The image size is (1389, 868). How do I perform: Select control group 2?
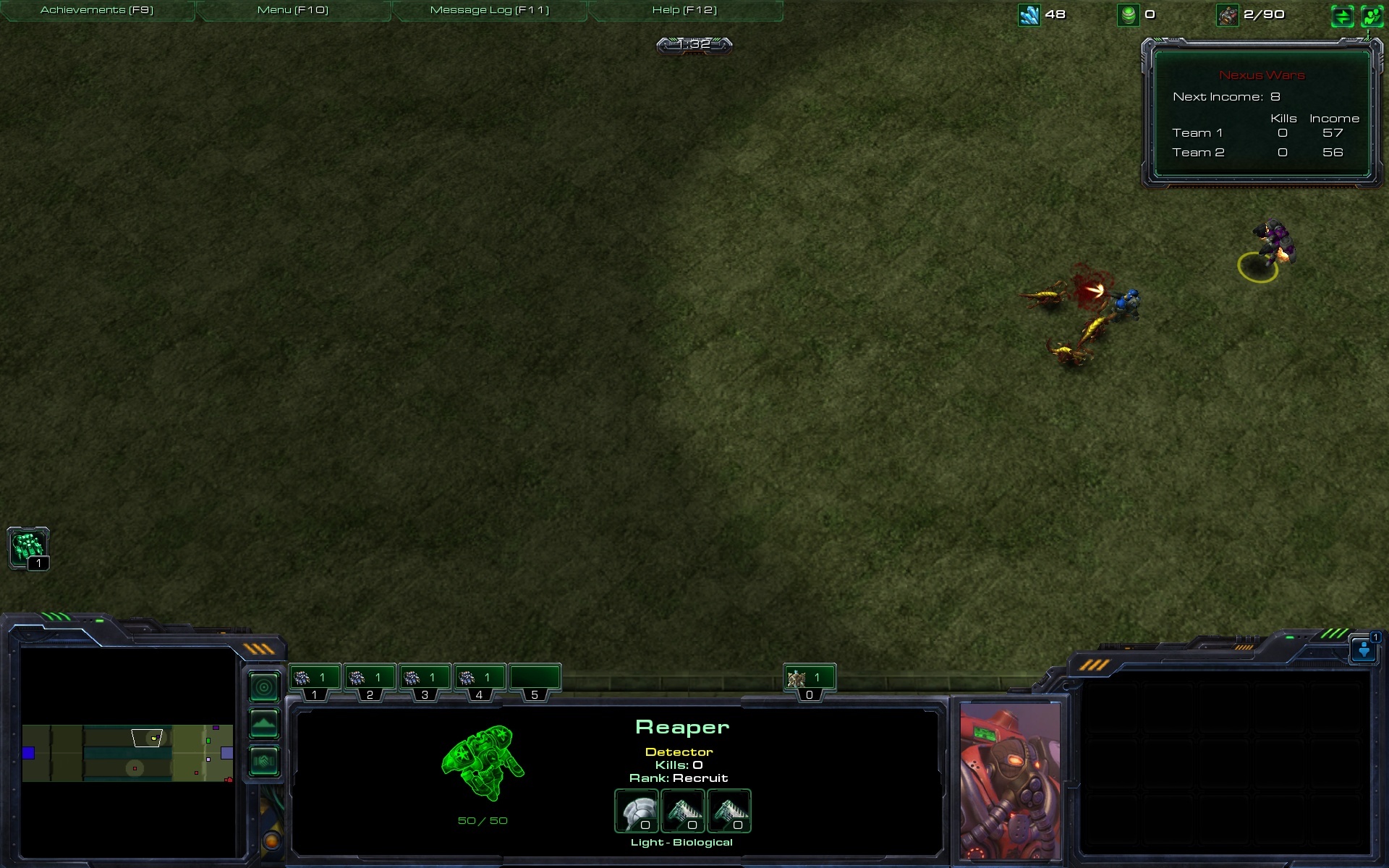point(370,678)
